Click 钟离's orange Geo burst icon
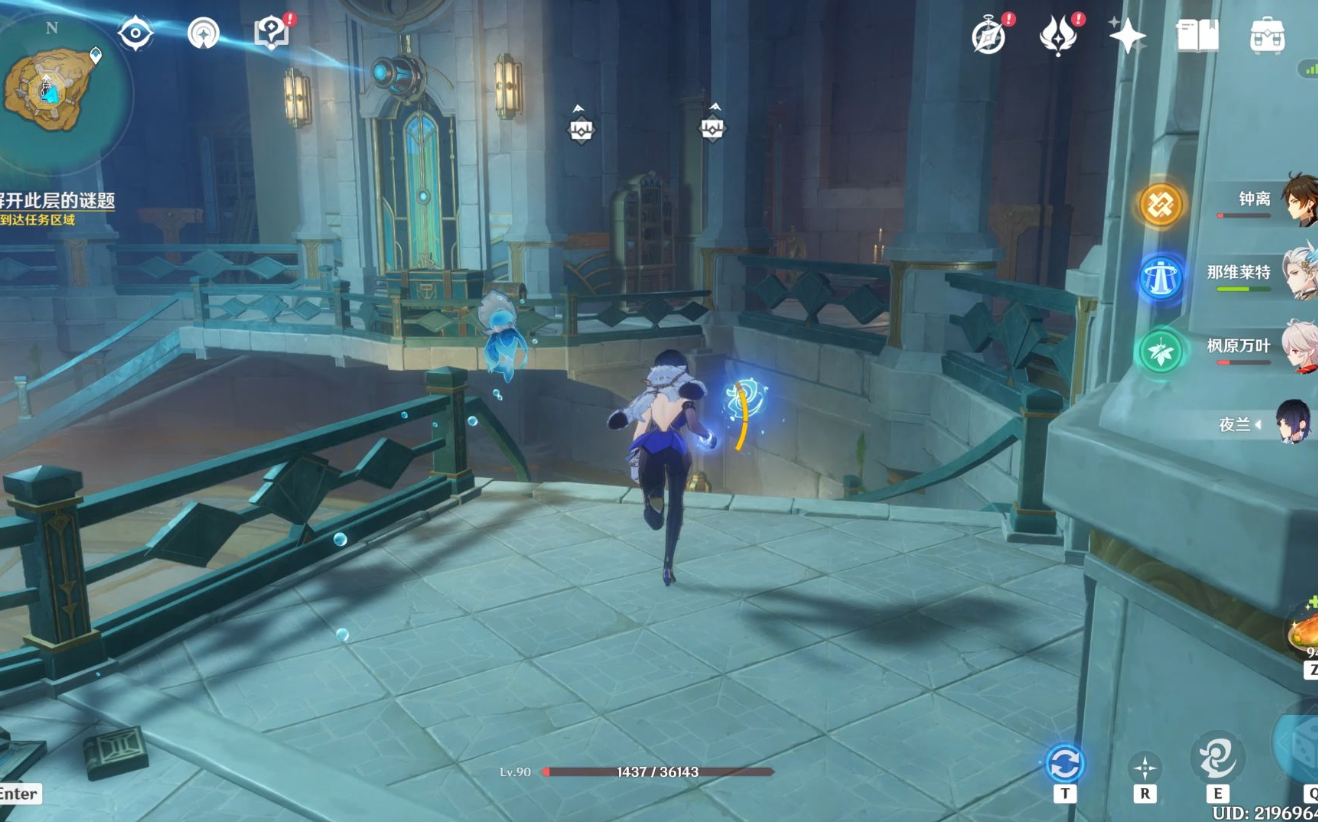The image size is (1318, 822). (1161, 205)
